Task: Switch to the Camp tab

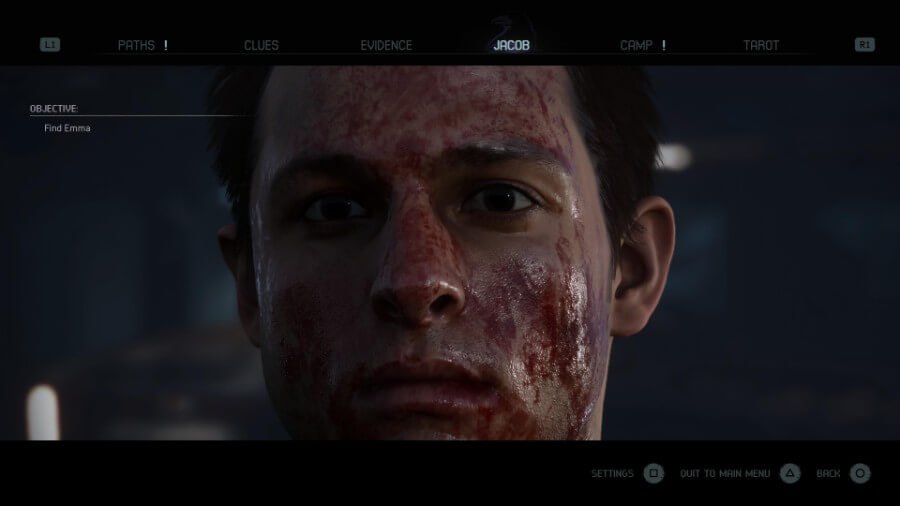Action: pos(636,45)
